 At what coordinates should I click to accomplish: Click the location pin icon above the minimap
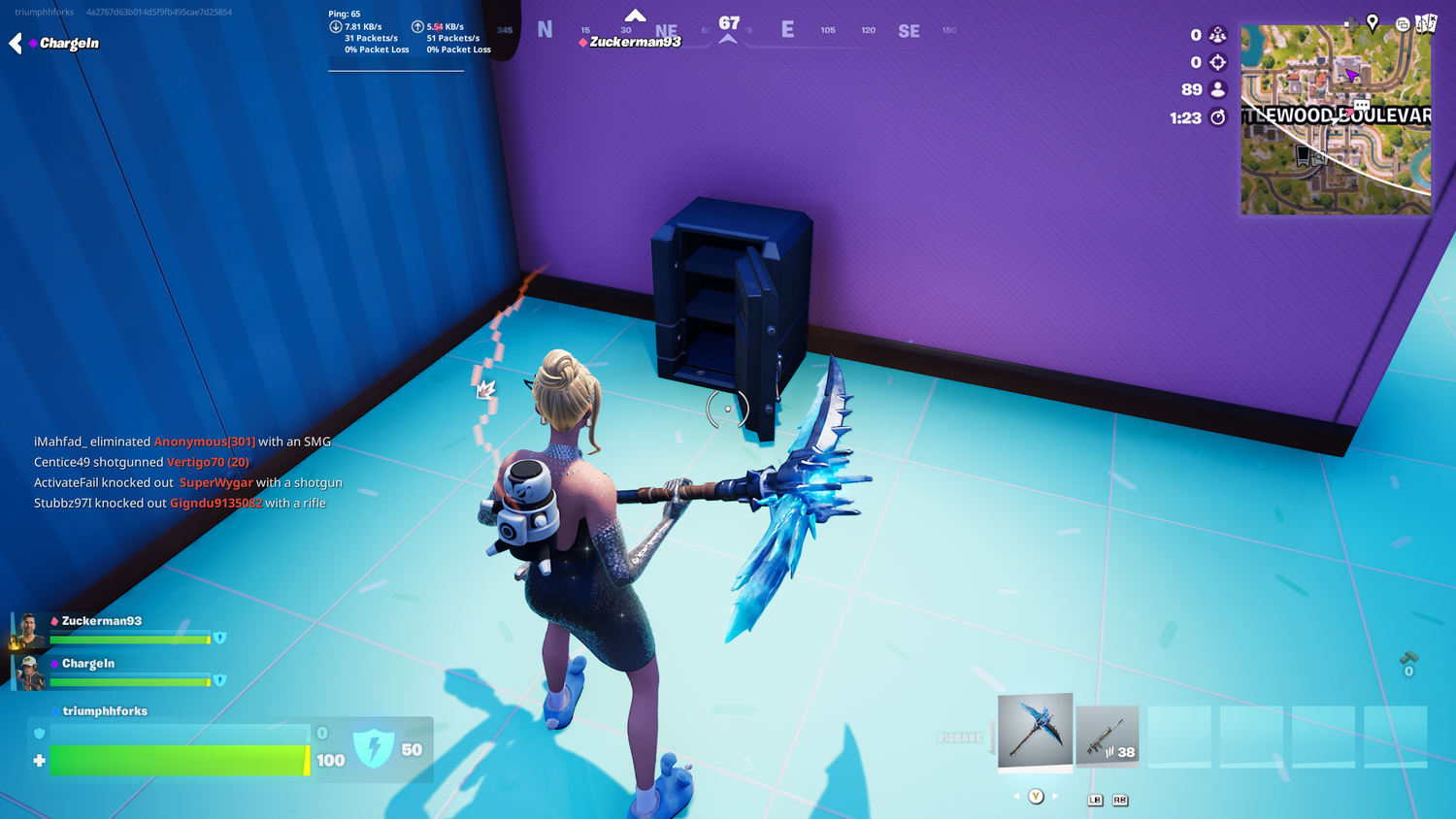click(x=1373, y=21)
